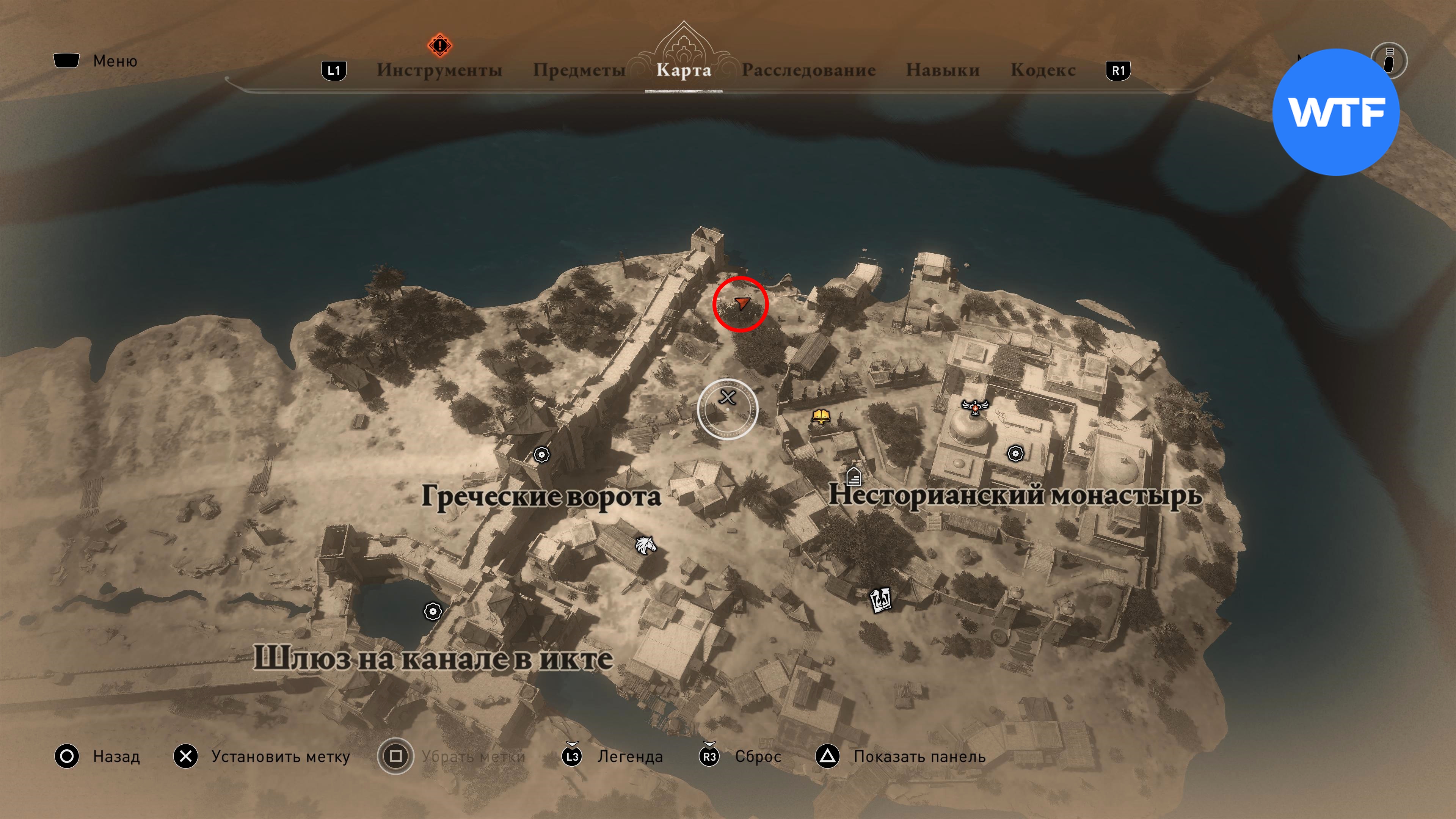This screenshot has height=819, width=1456.
Task: Select the orange player arrow marker
Action: pyautogui.click(x=742, y=303)
